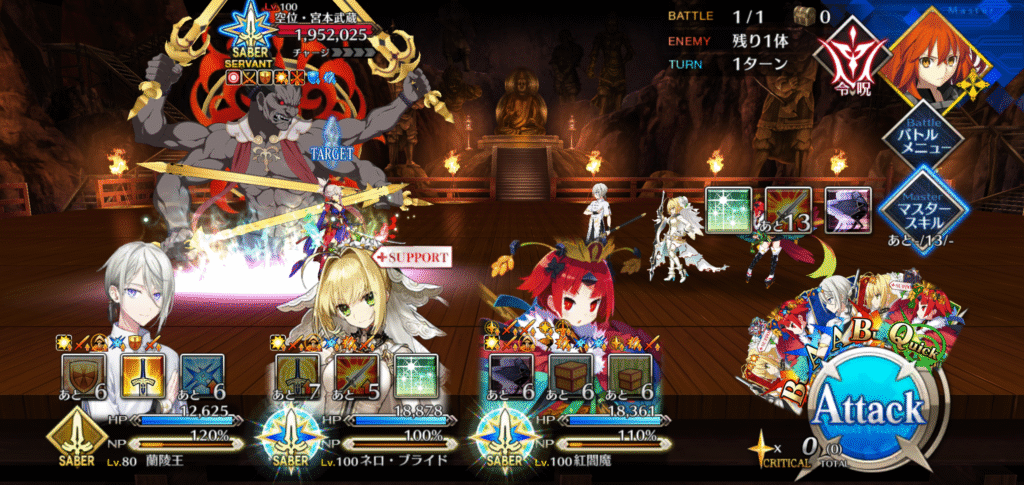The image size is (1024, 485).
Task: Choose Lanling Wang's blue crossed-blades skill
Action: [x=202, y=376]
